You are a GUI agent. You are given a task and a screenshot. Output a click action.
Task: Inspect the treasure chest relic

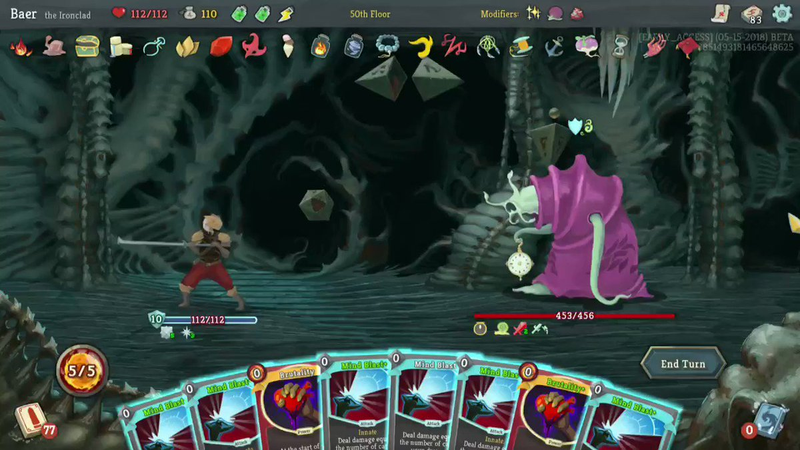87,46
